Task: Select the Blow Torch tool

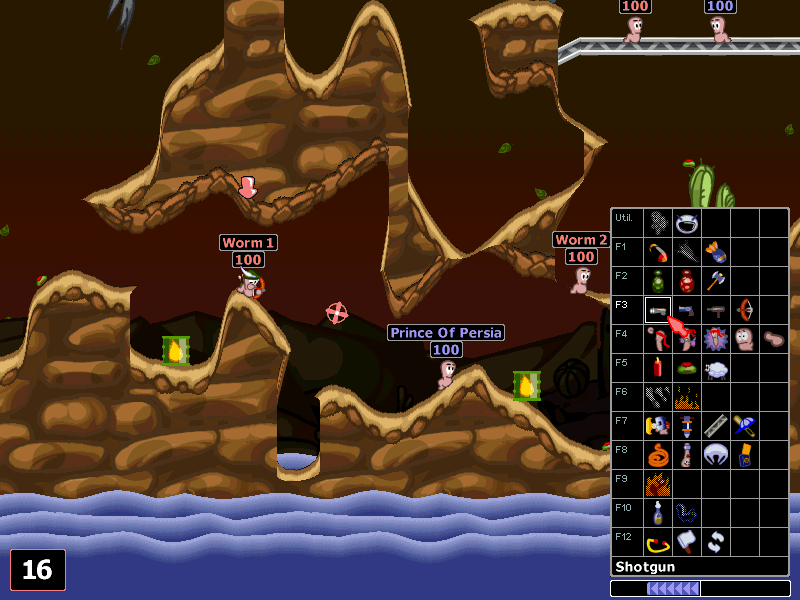Action: [657, 427]
